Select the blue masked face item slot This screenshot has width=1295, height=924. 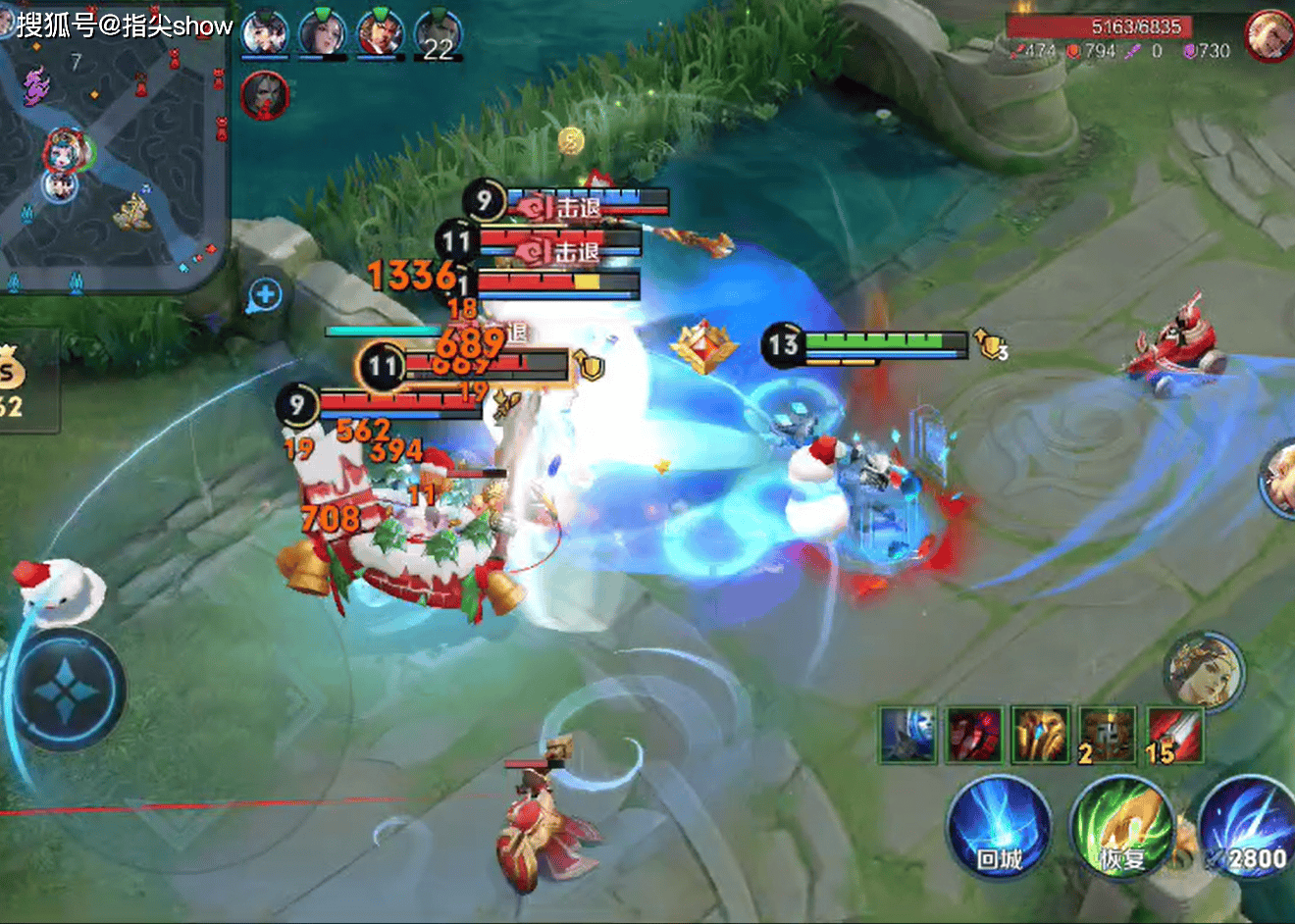(x=907, y=735)
